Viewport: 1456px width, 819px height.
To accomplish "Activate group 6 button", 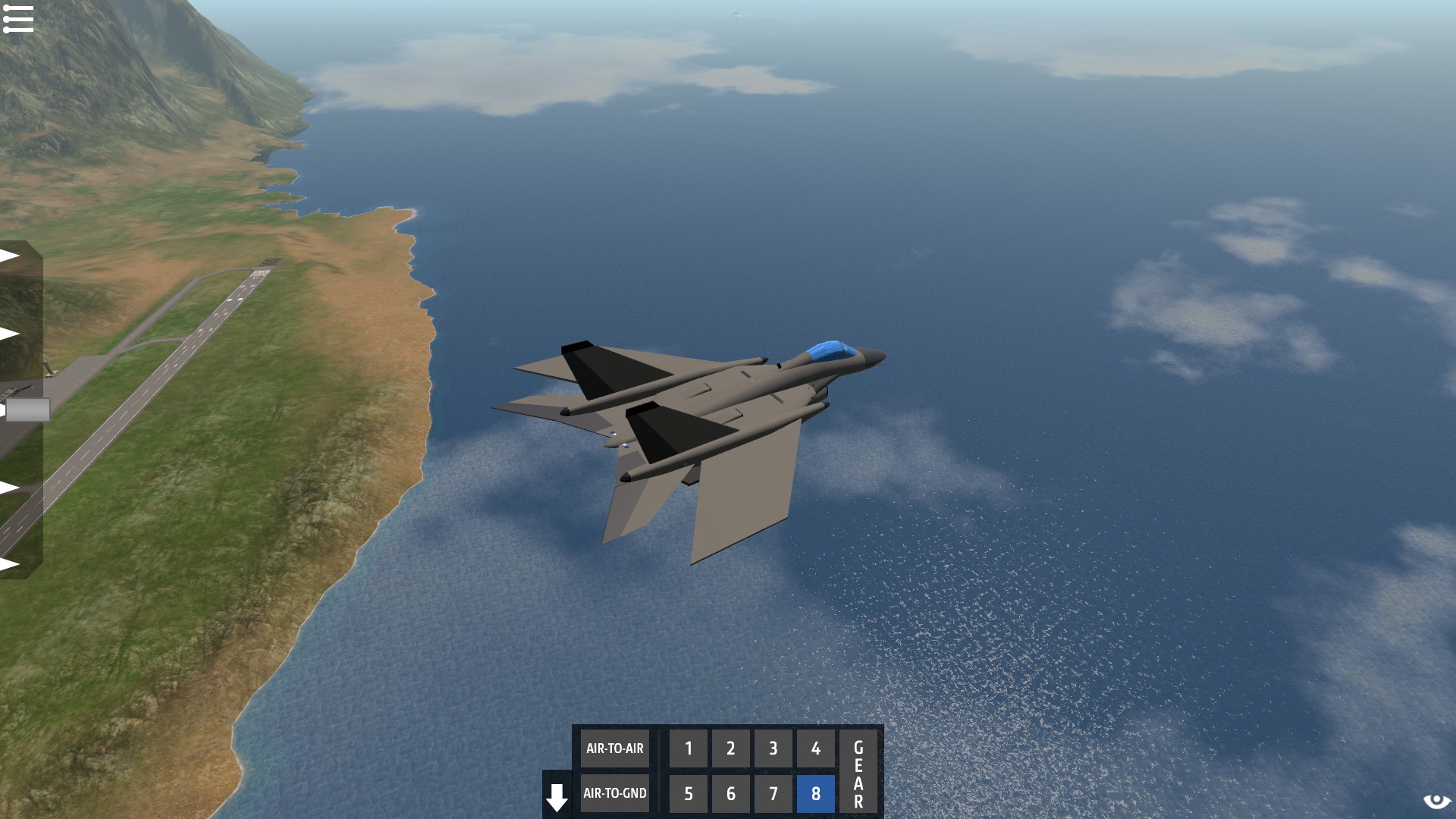I will (x=731, y=793).
